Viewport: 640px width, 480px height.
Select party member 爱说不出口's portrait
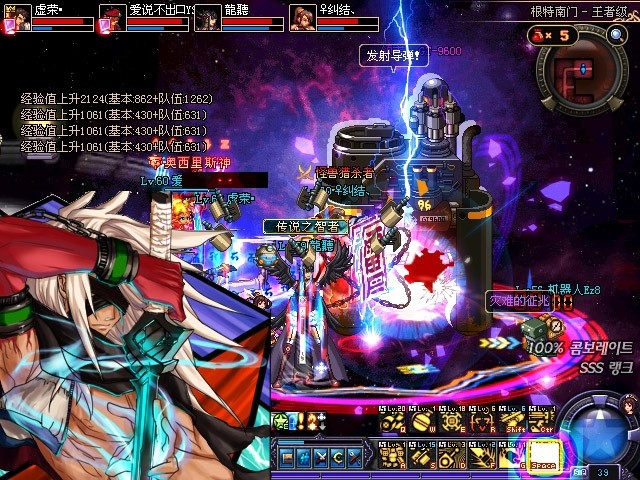[x=112, y=18]
